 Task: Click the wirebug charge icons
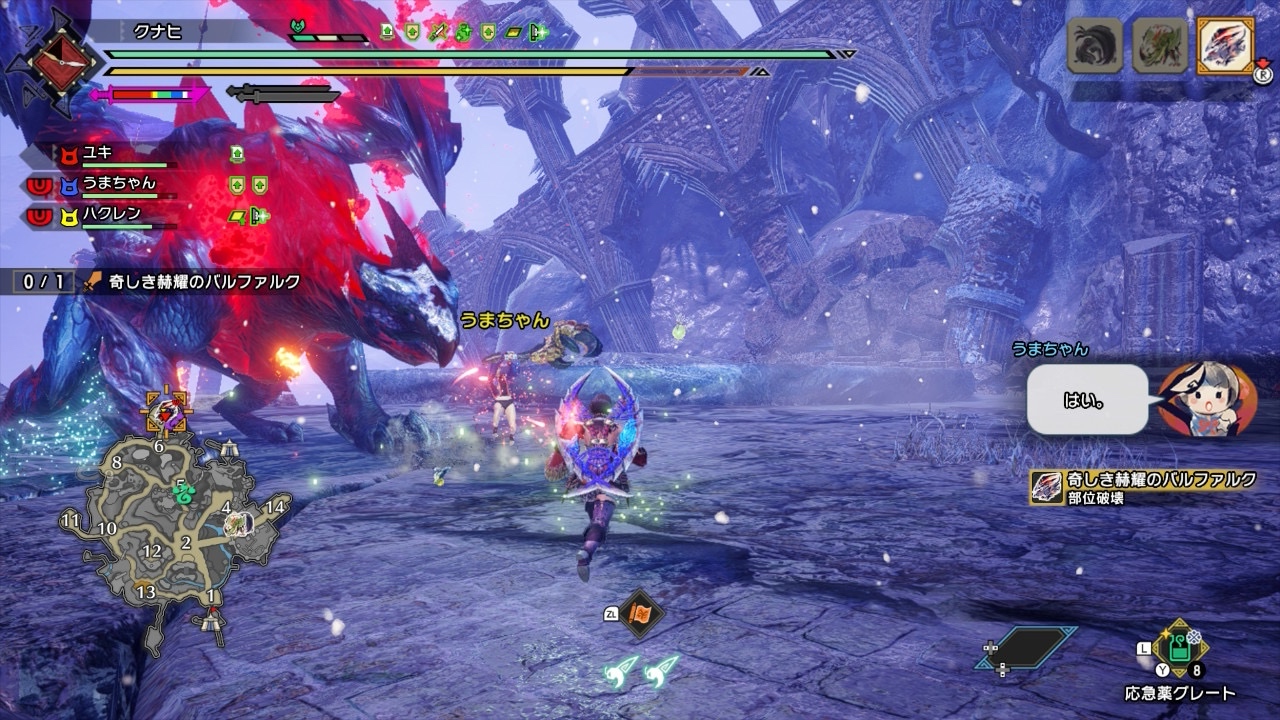tap(640, 669)
